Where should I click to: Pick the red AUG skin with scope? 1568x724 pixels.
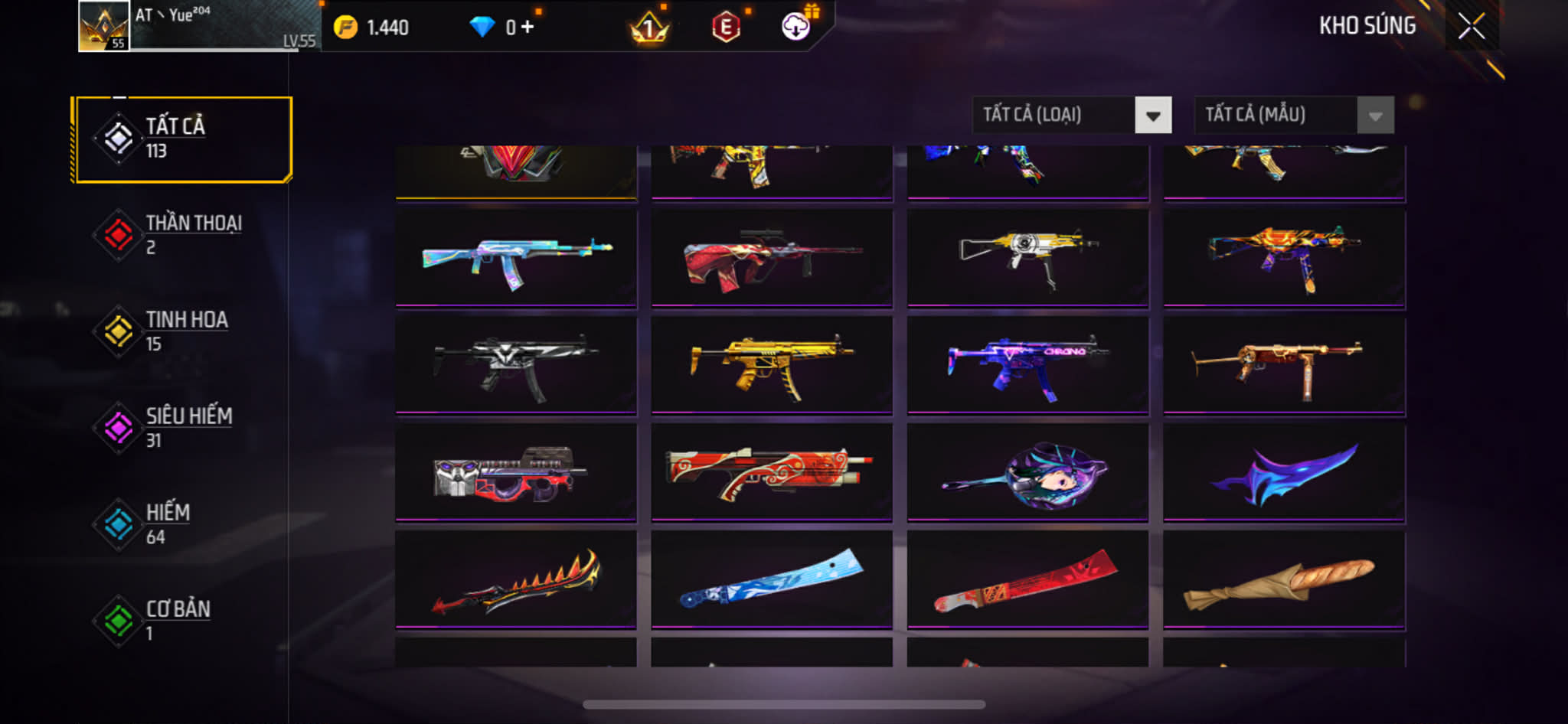click(772, 258)
